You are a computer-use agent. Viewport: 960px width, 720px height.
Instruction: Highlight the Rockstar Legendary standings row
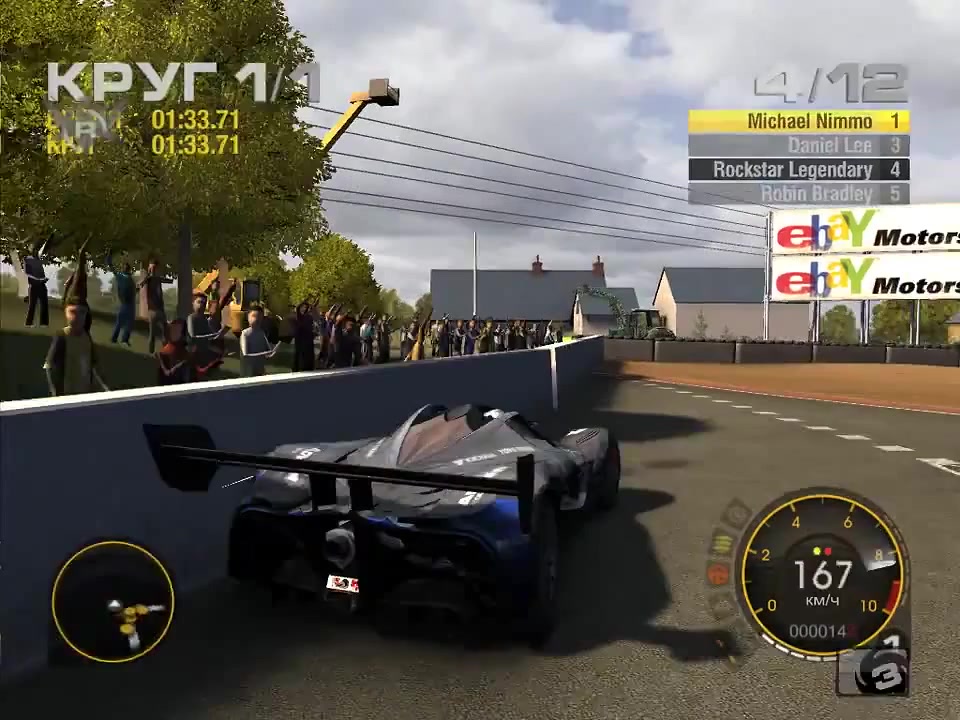click(x=798, y=170)
